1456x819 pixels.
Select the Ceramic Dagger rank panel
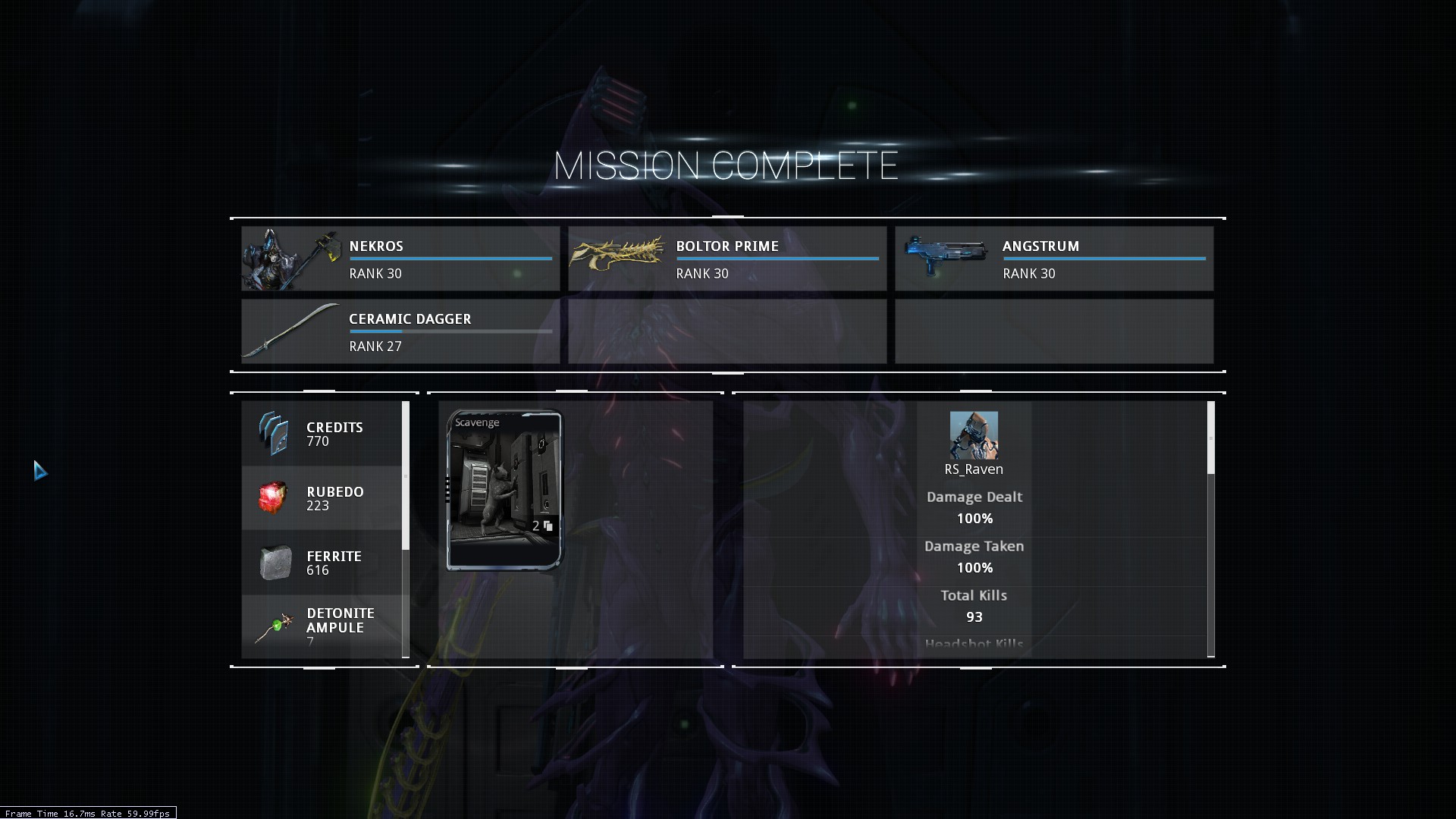pyautogui.click(x=400, y=331)
